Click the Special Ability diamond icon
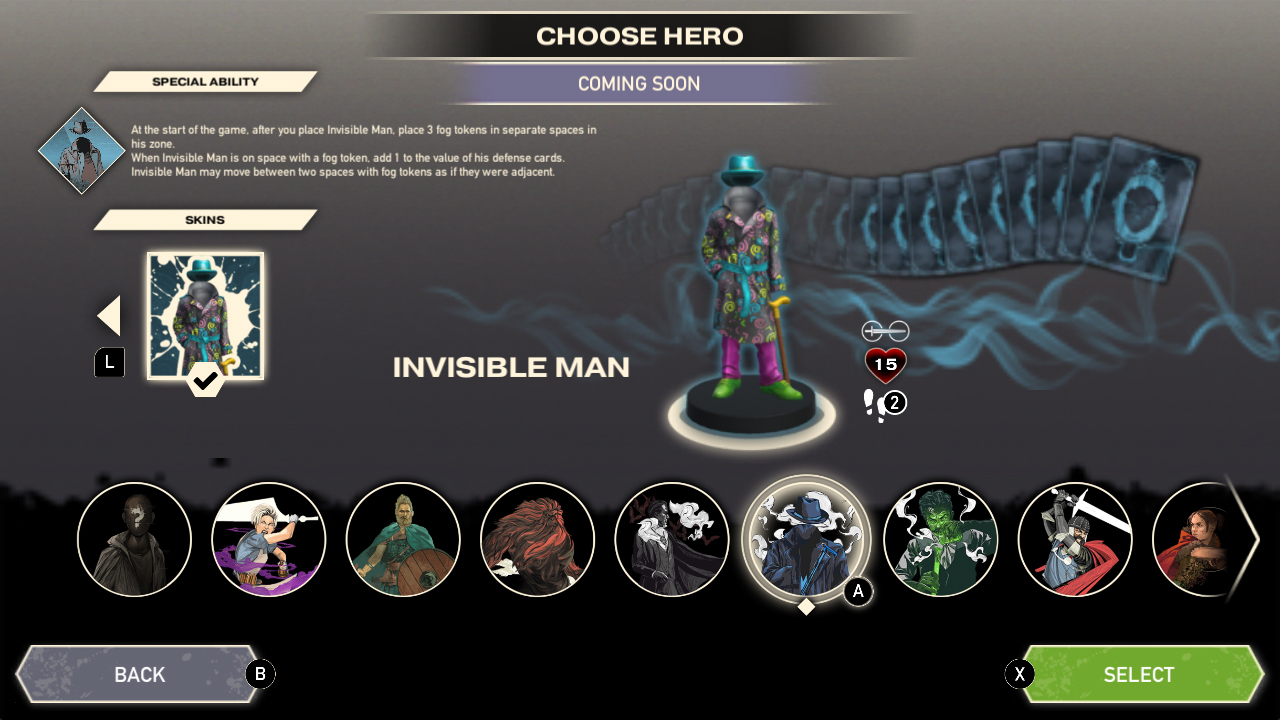 [80, 152]
